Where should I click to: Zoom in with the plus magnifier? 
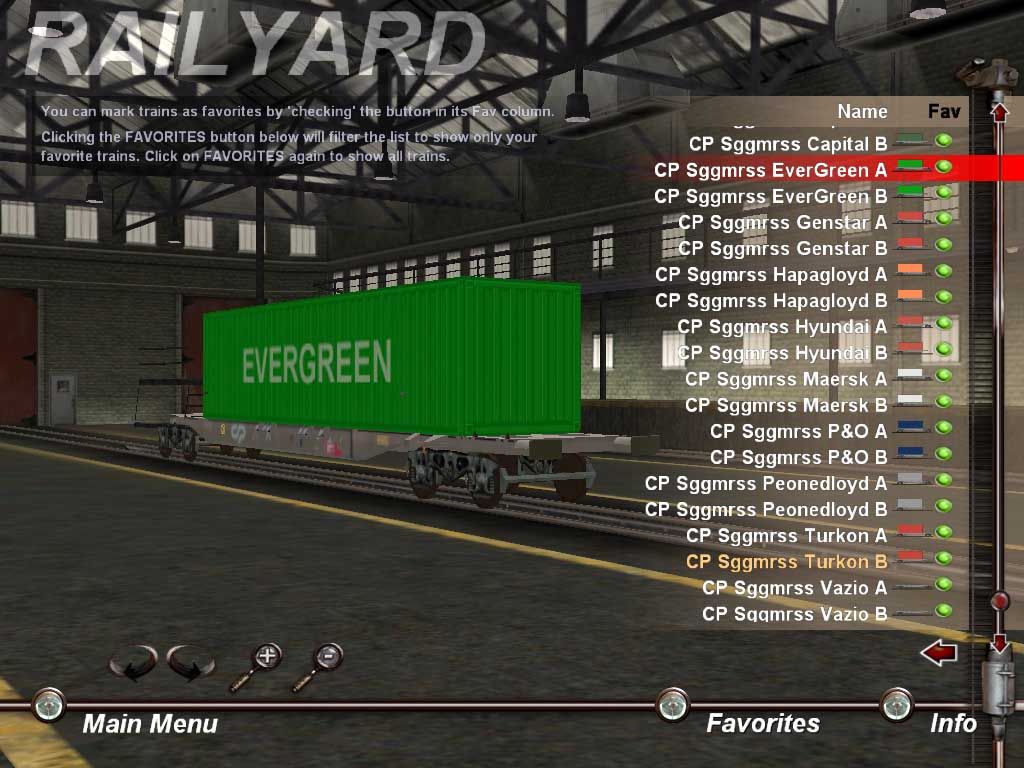[267, 657]
